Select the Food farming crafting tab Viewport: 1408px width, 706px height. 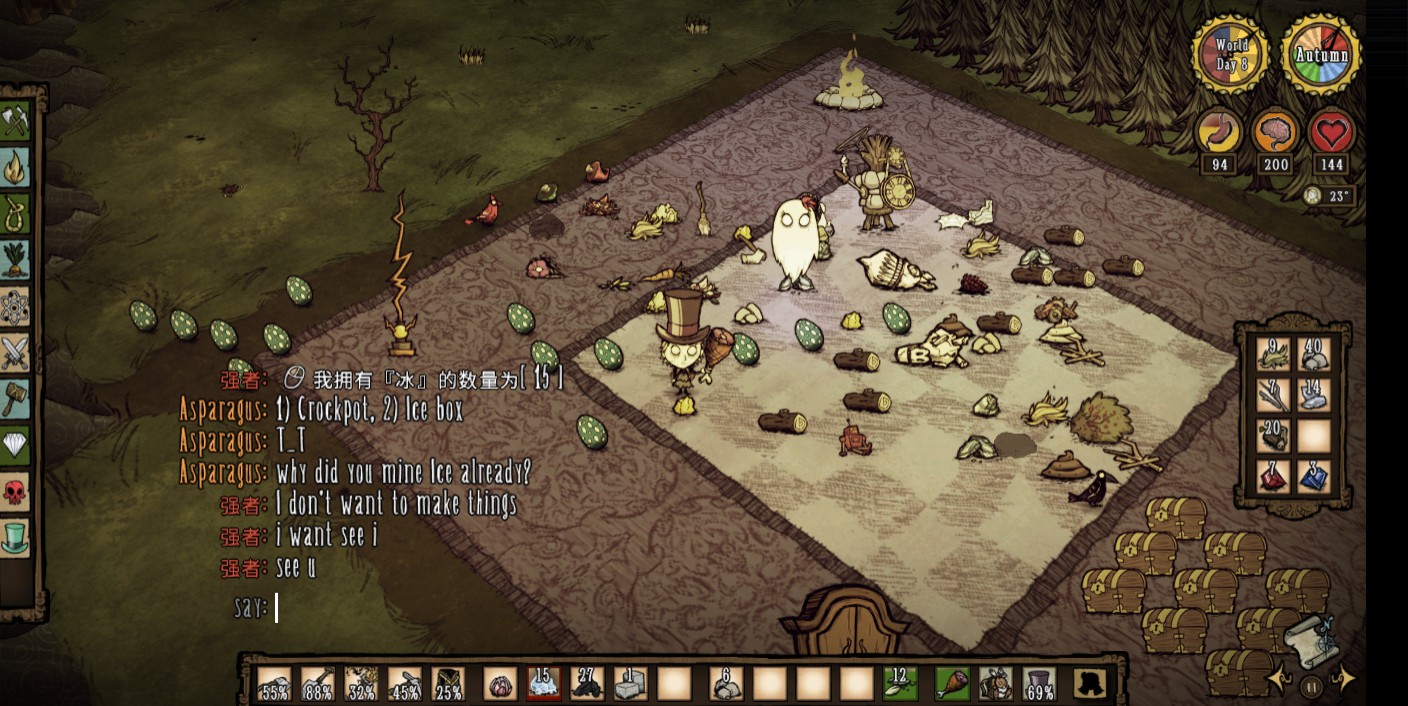coord(15,260)
